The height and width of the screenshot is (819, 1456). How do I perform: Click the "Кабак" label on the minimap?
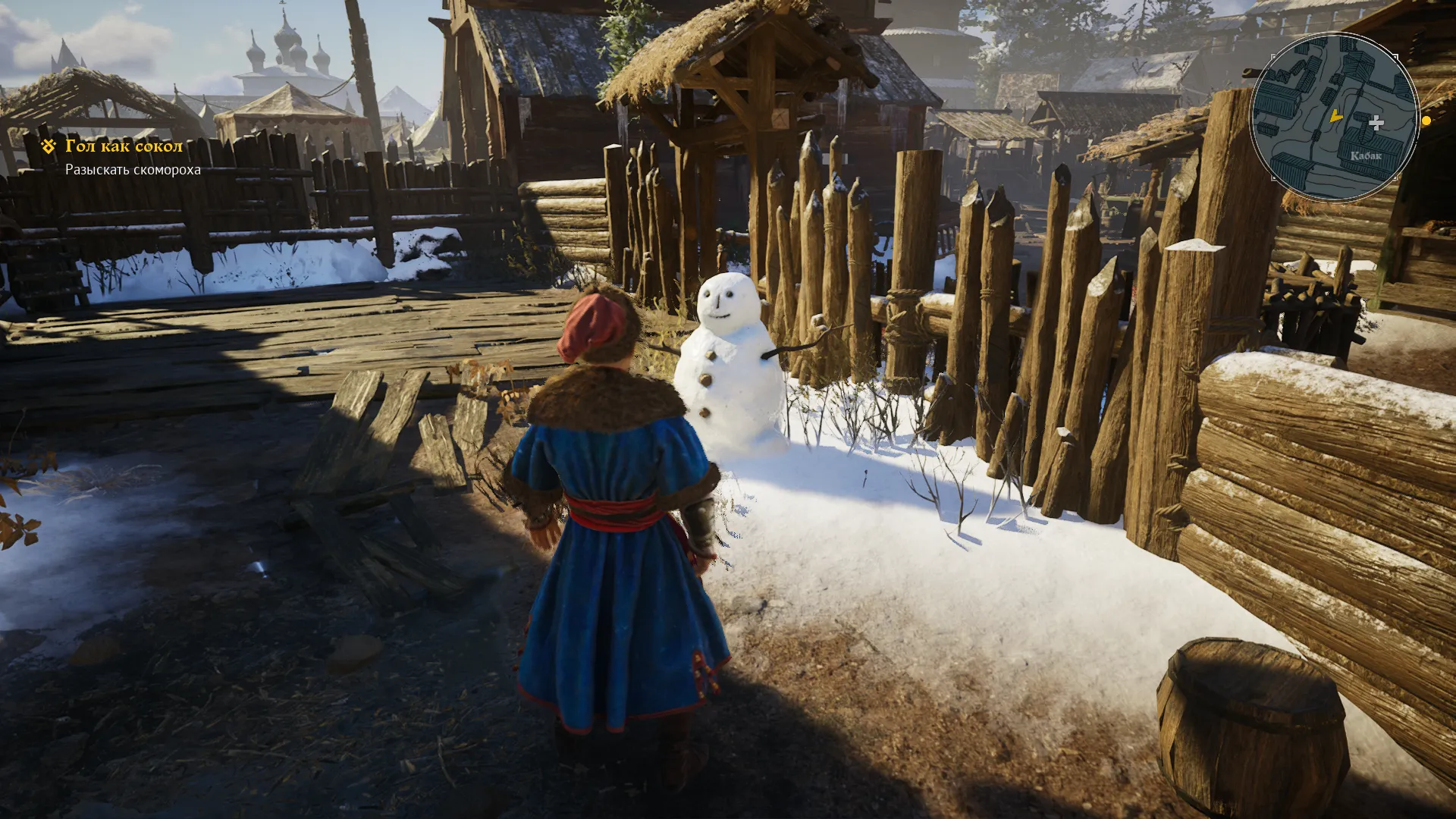(x=1366, y=156)
